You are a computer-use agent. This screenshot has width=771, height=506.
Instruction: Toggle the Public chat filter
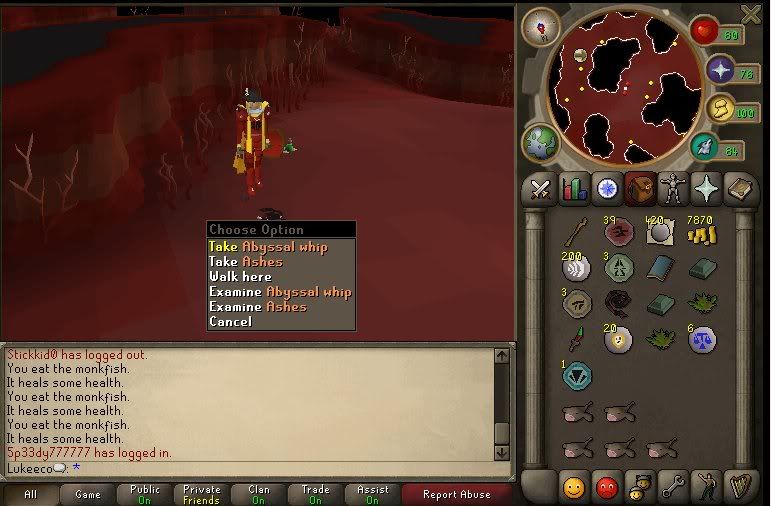[x=144, y=494]
